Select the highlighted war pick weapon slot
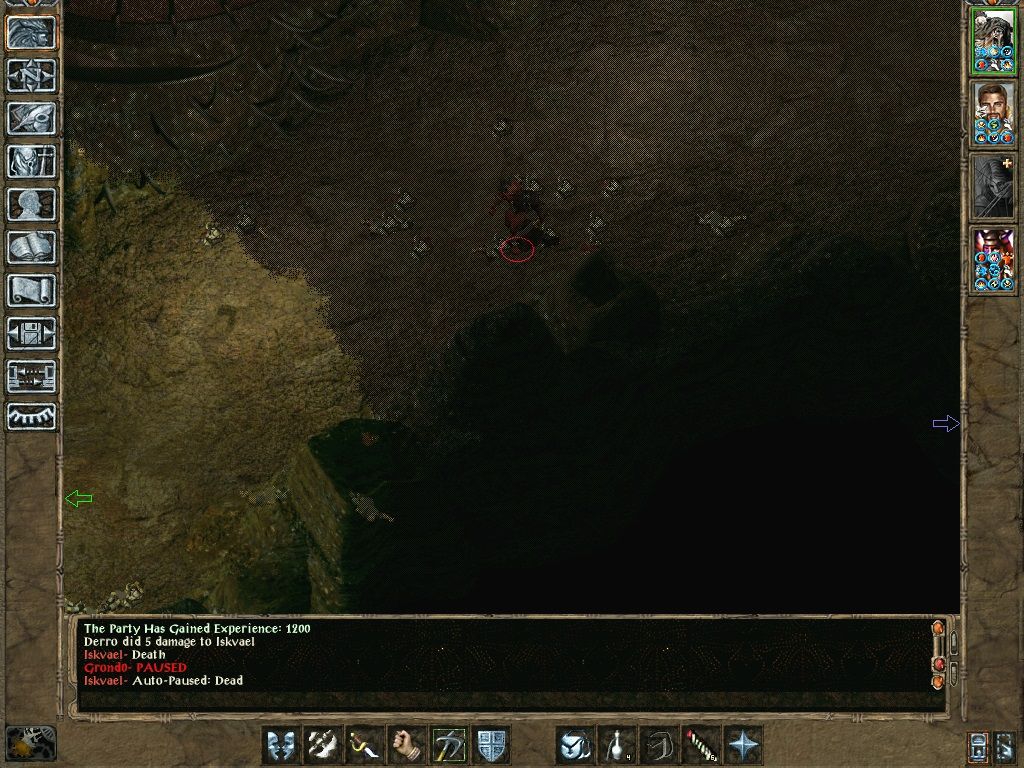 point(448,745)
